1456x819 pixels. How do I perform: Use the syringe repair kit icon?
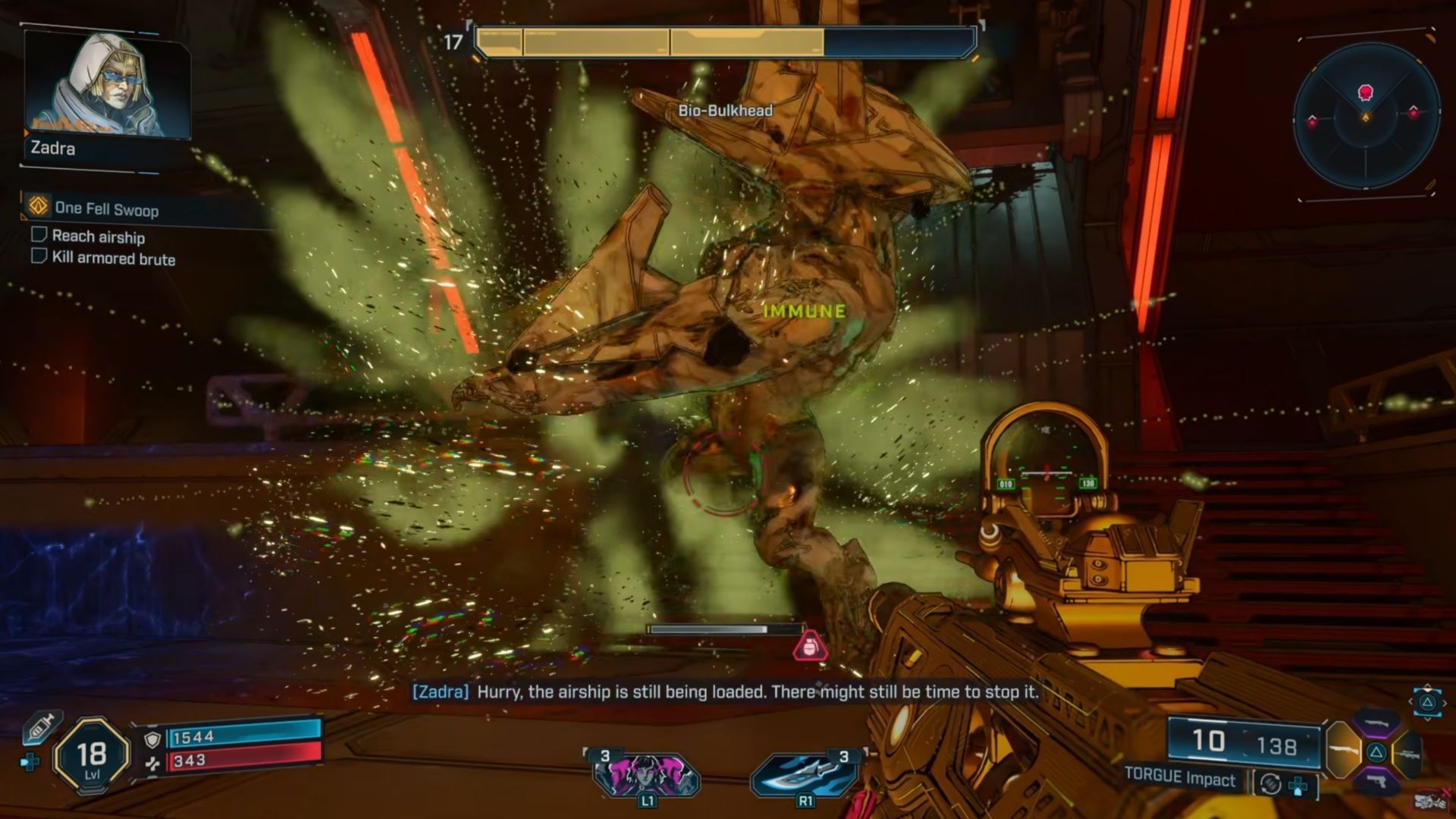pos(42,728)
